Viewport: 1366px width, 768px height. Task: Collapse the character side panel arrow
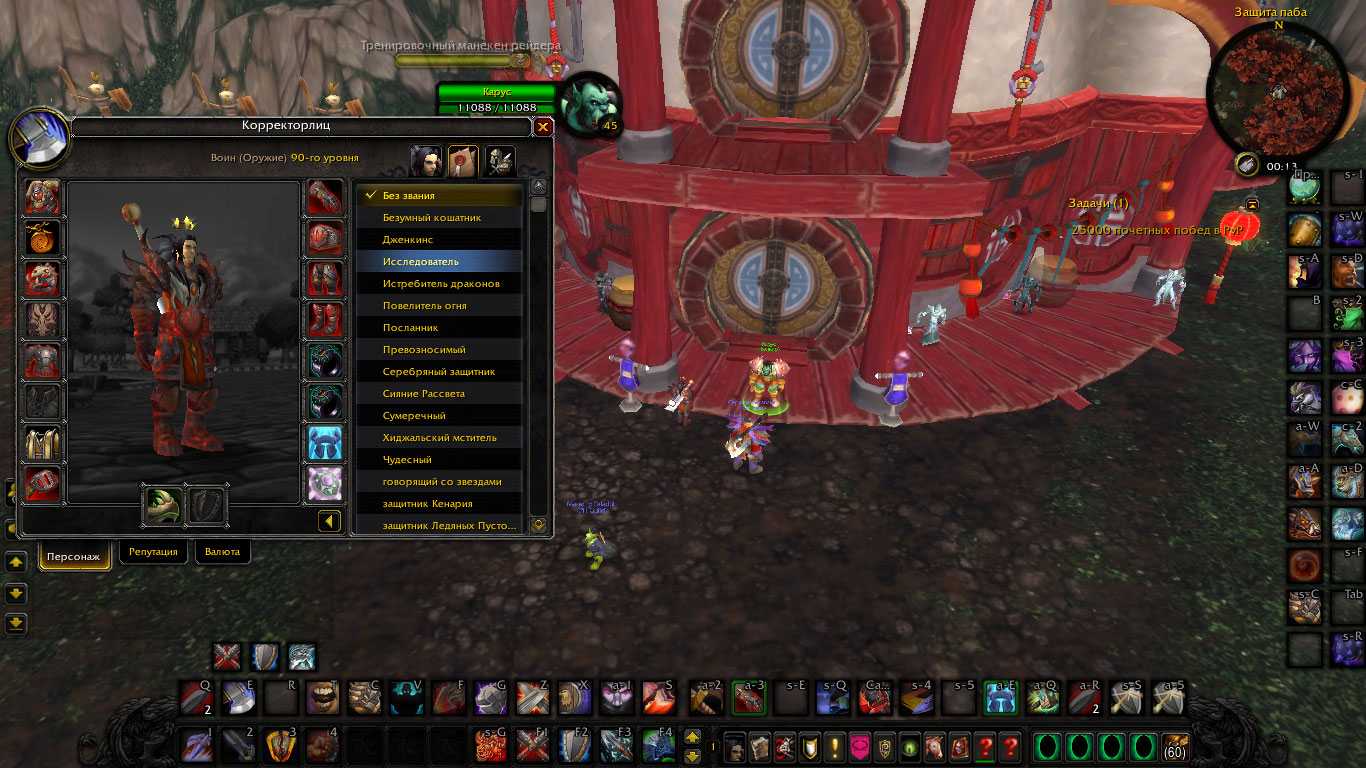pyautogui.click(x=329, y=521)
